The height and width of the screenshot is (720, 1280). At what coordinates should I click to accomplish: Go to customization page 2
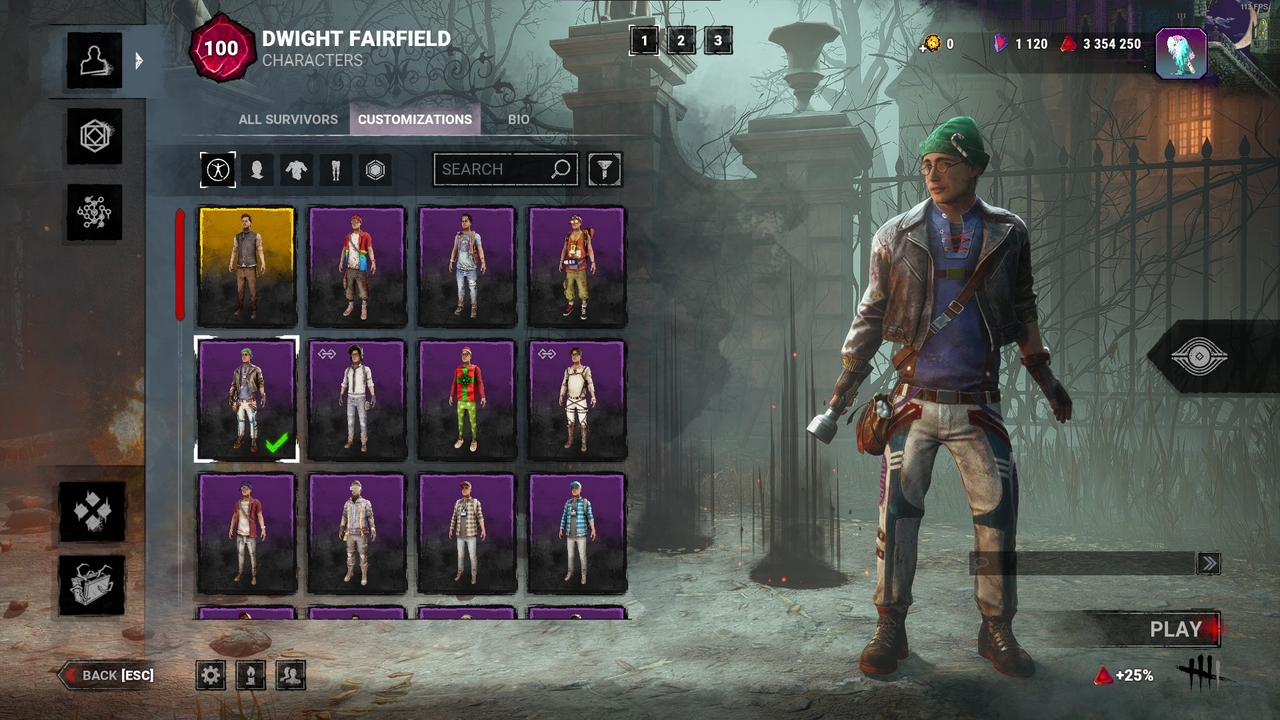click(x=681, y=41)
